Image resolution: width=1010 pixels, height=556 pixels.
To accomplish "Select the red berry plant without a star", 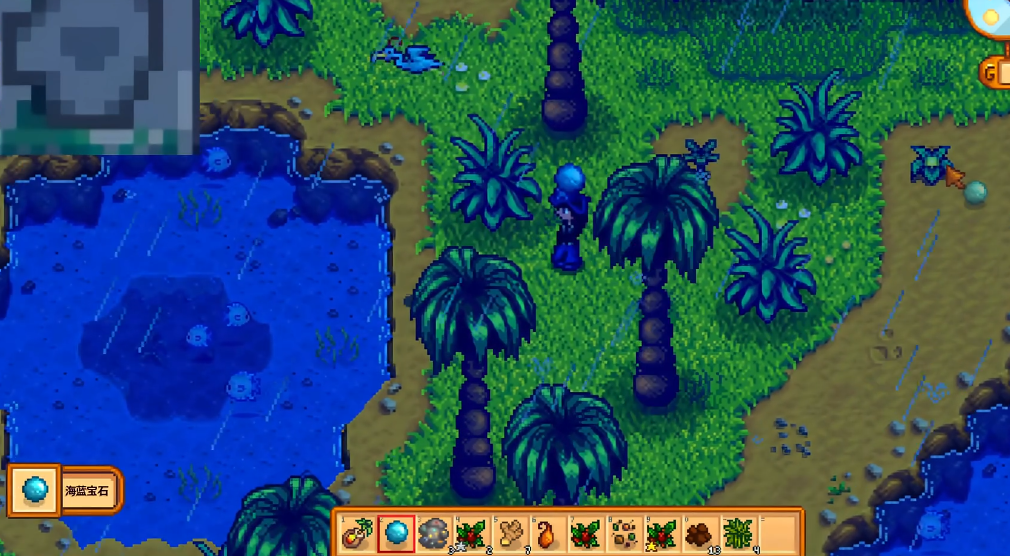I will 586,531.
